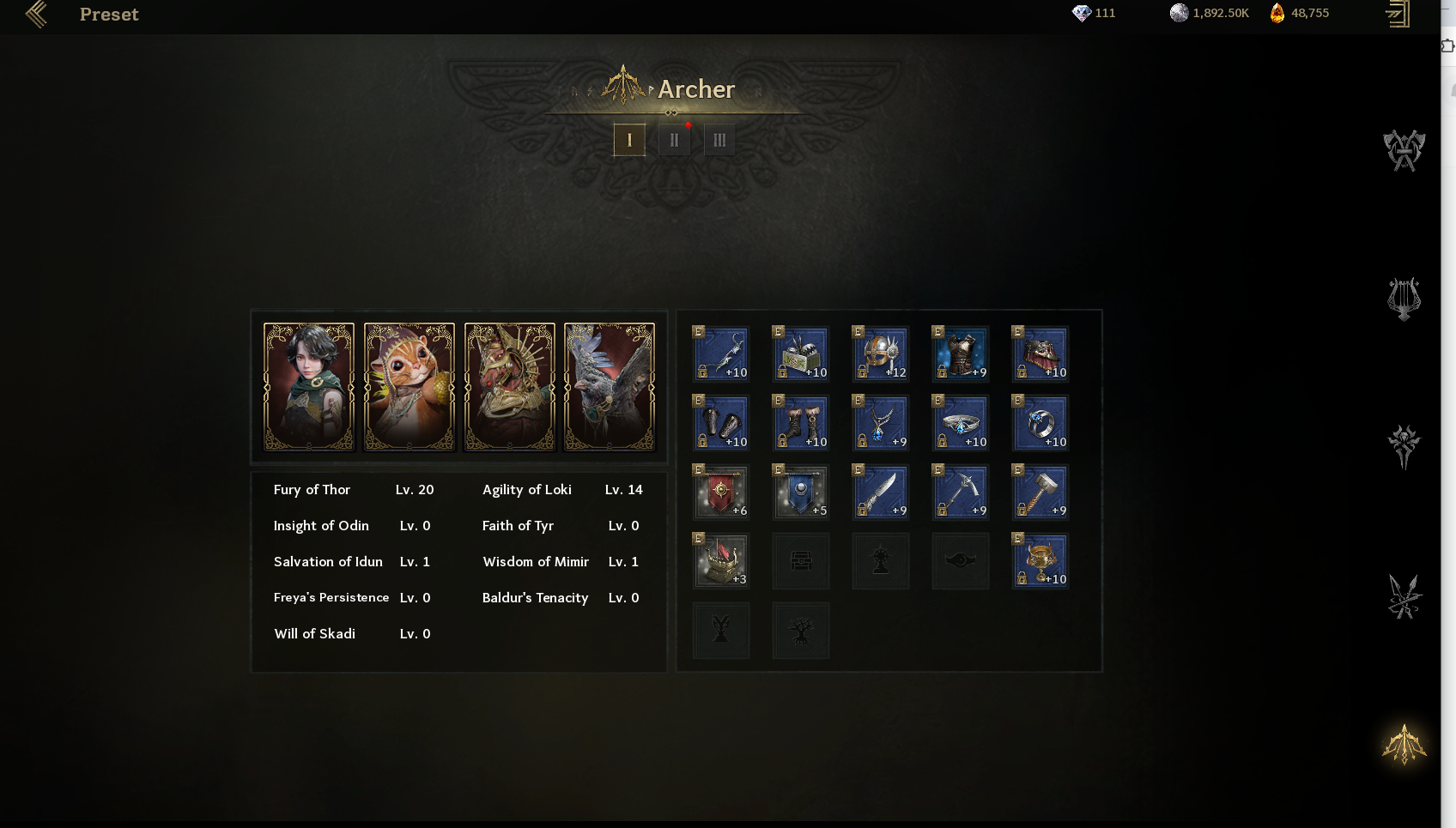The width and height of the screenshot is (1456, 828).
Task: Click the necklace equipment slot
Action: tap(881, 423)
